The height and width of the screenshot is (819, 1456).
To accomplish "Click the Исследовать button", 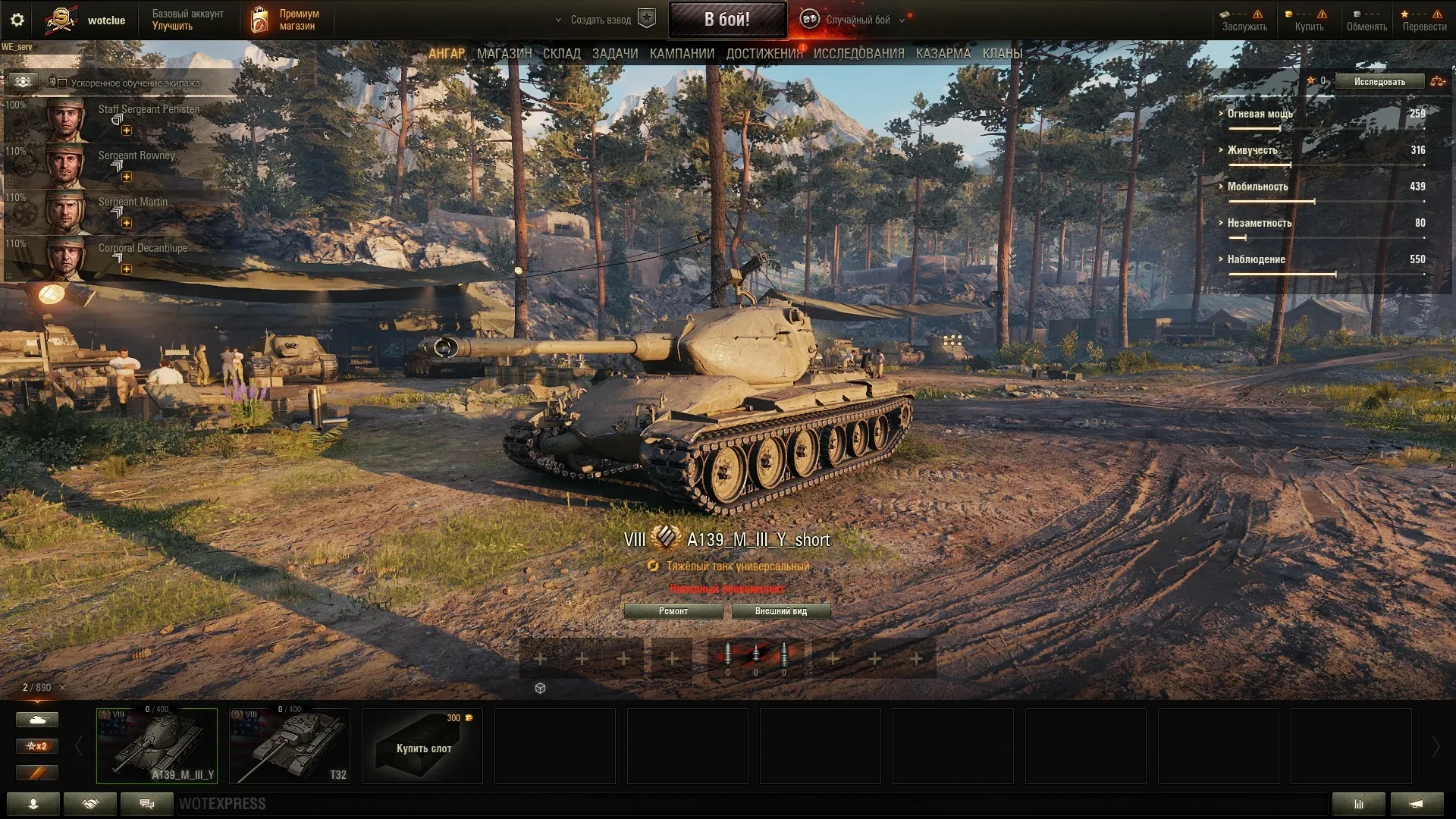I will coord(1379,82).
